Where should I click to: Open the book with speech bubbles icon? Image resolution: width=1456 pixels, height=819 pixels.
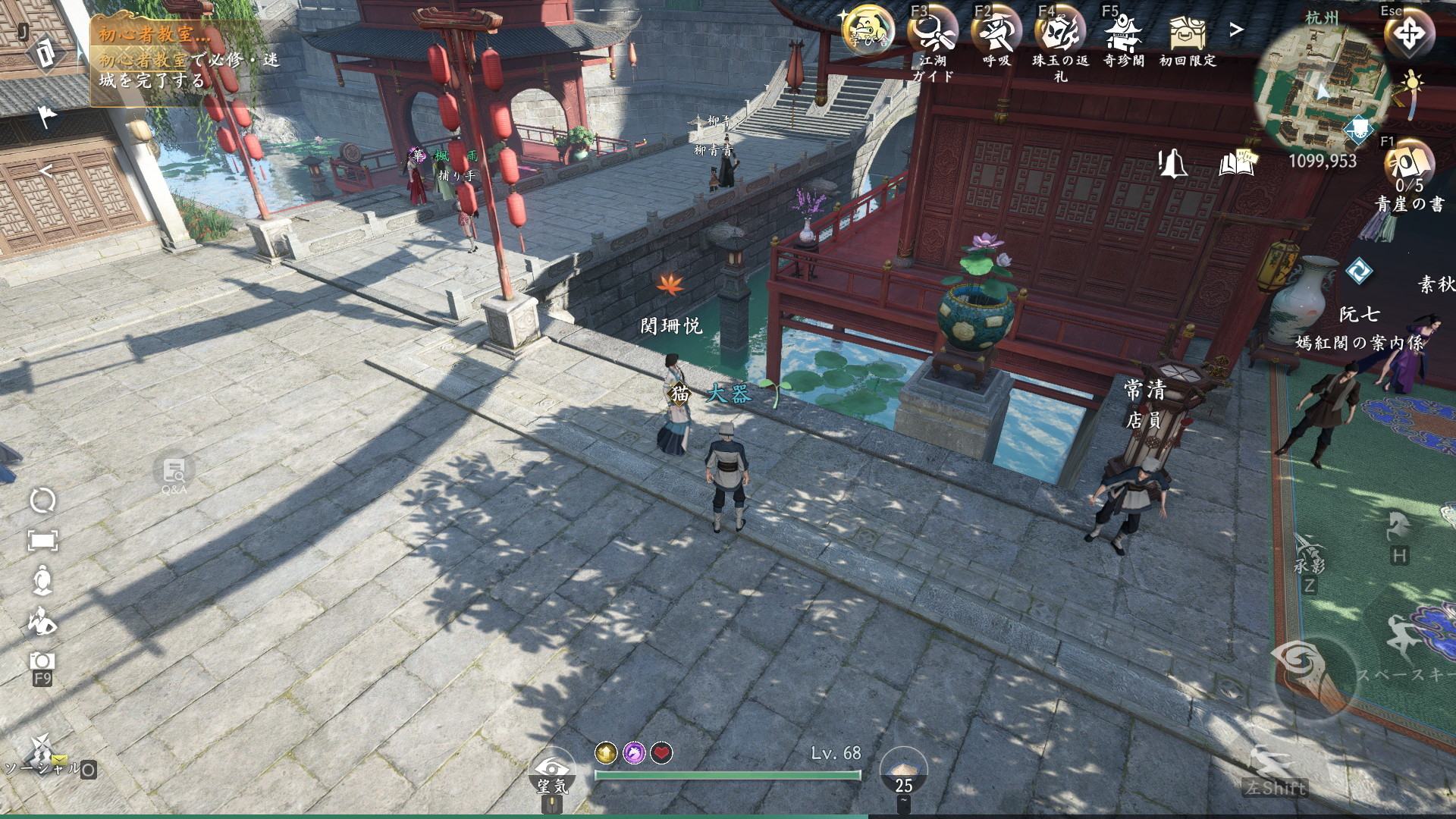[x=1237, y=162]
